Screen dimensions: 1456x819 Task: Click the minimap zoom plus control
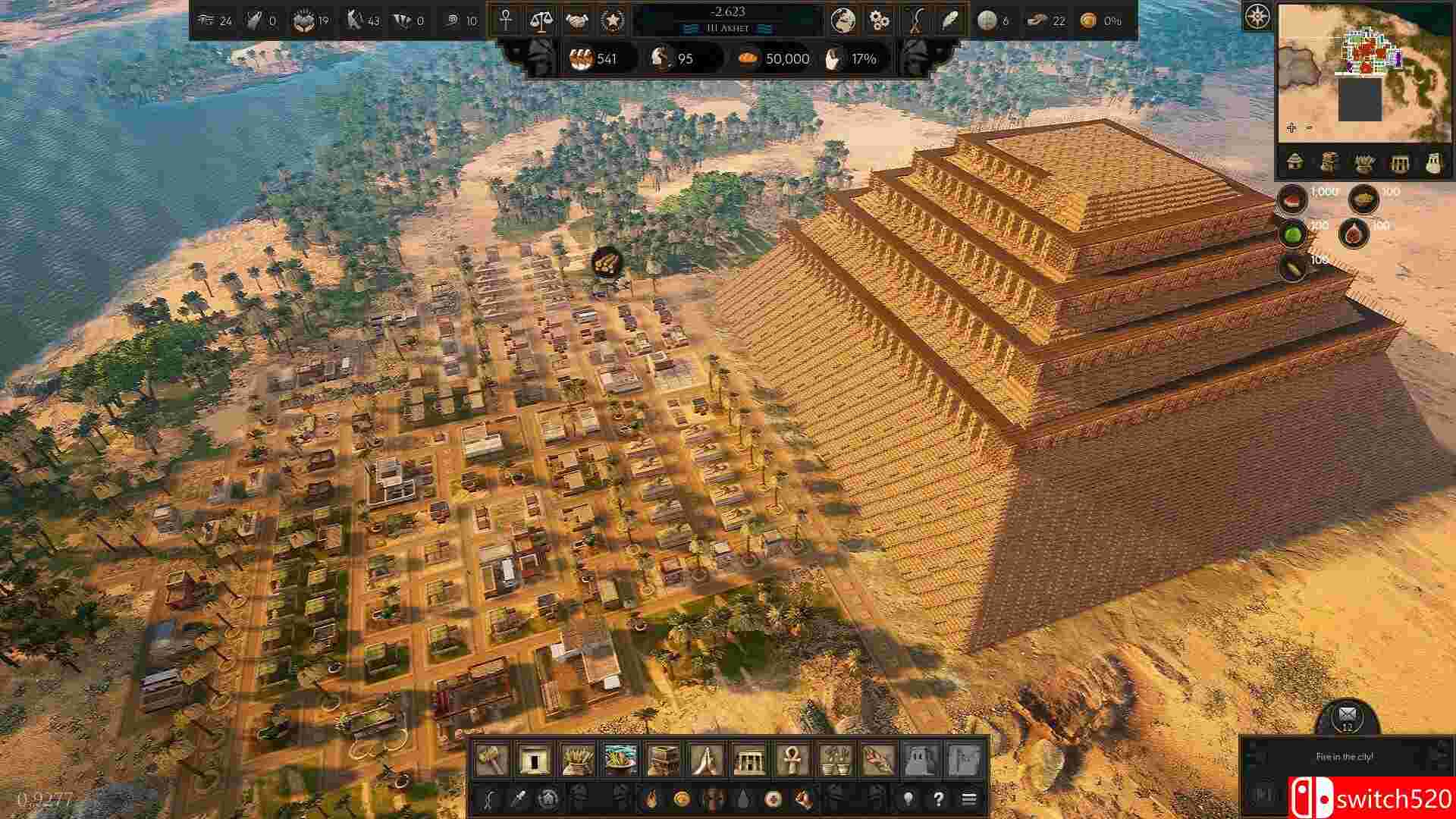point(1291,128)
